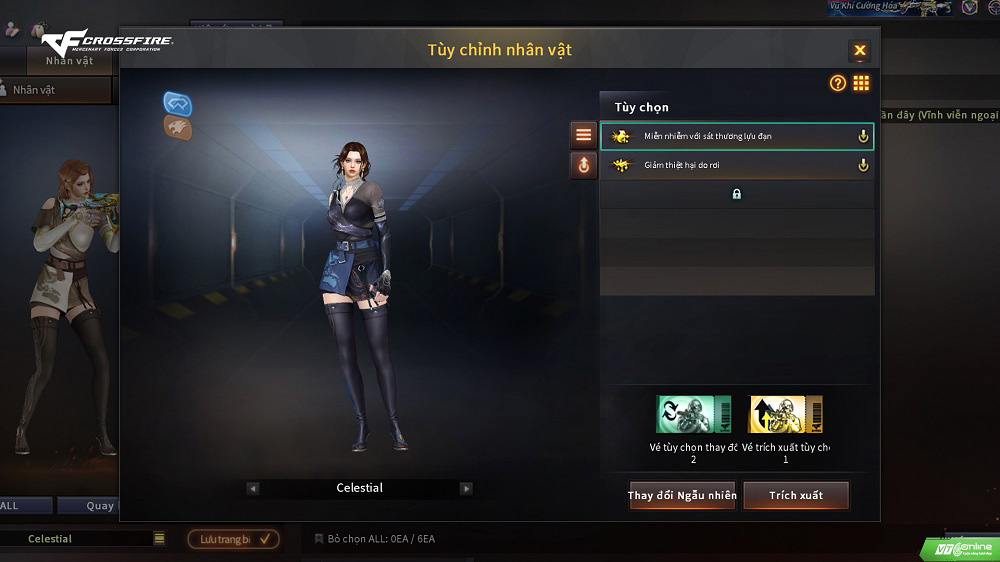Click the brown beast icon above the character
Screen dimensions: 1000x562
click(x=178, y=127)
